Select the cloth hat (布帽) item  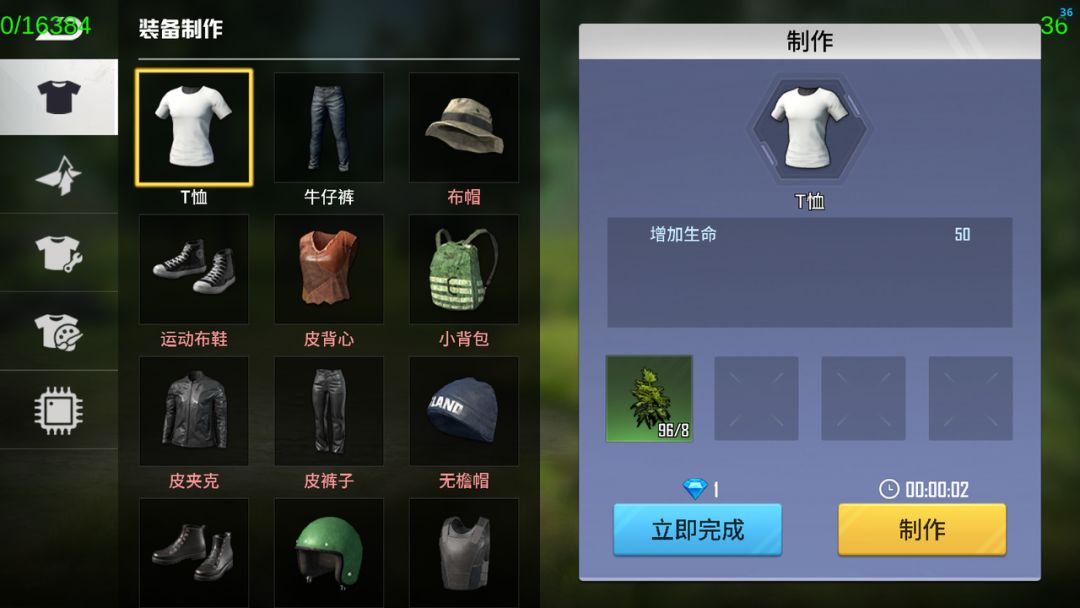point(464,127)
